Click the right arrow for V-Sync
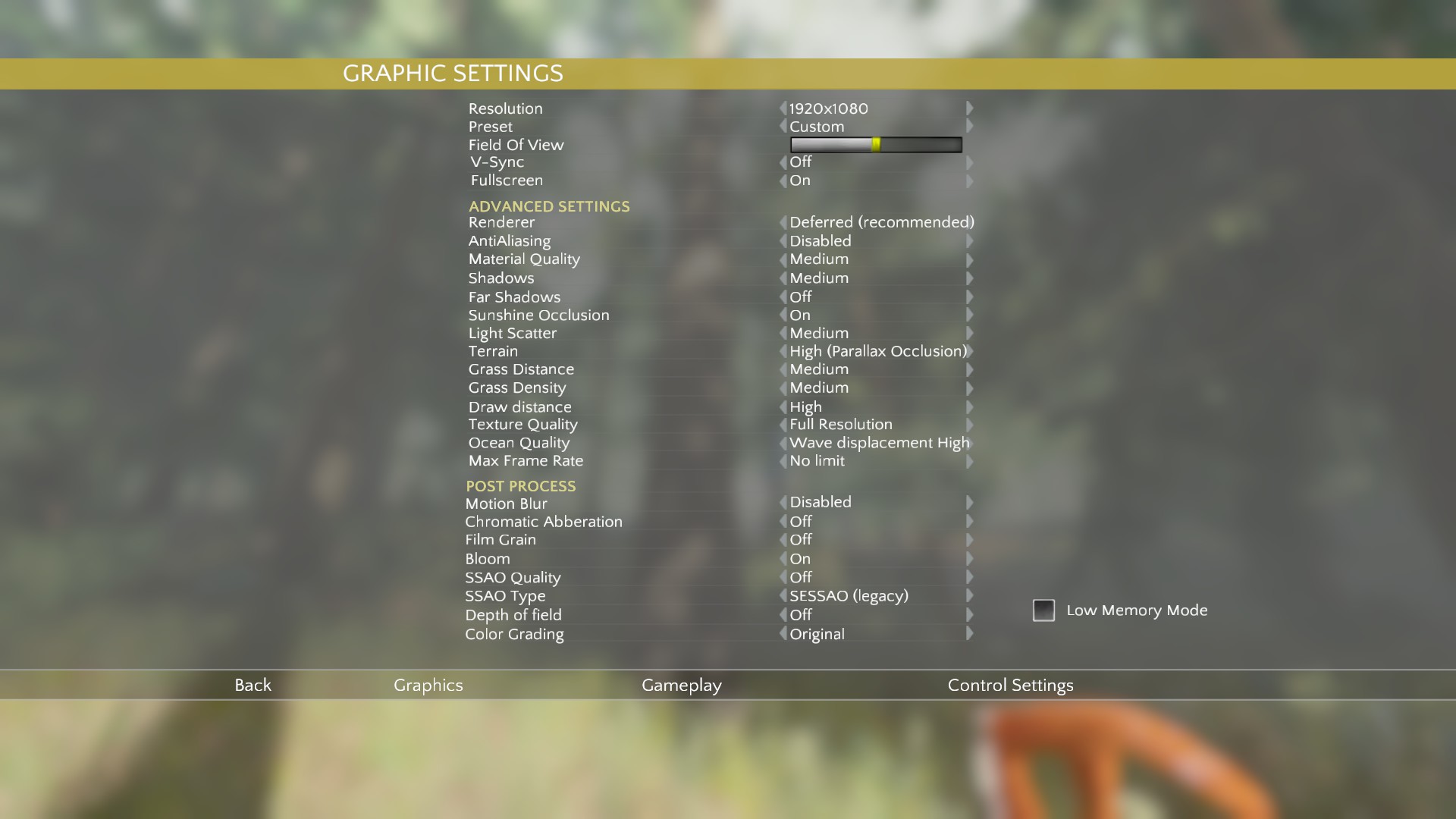The width and height of the screenshot is (1456, 819). point(969,162)
